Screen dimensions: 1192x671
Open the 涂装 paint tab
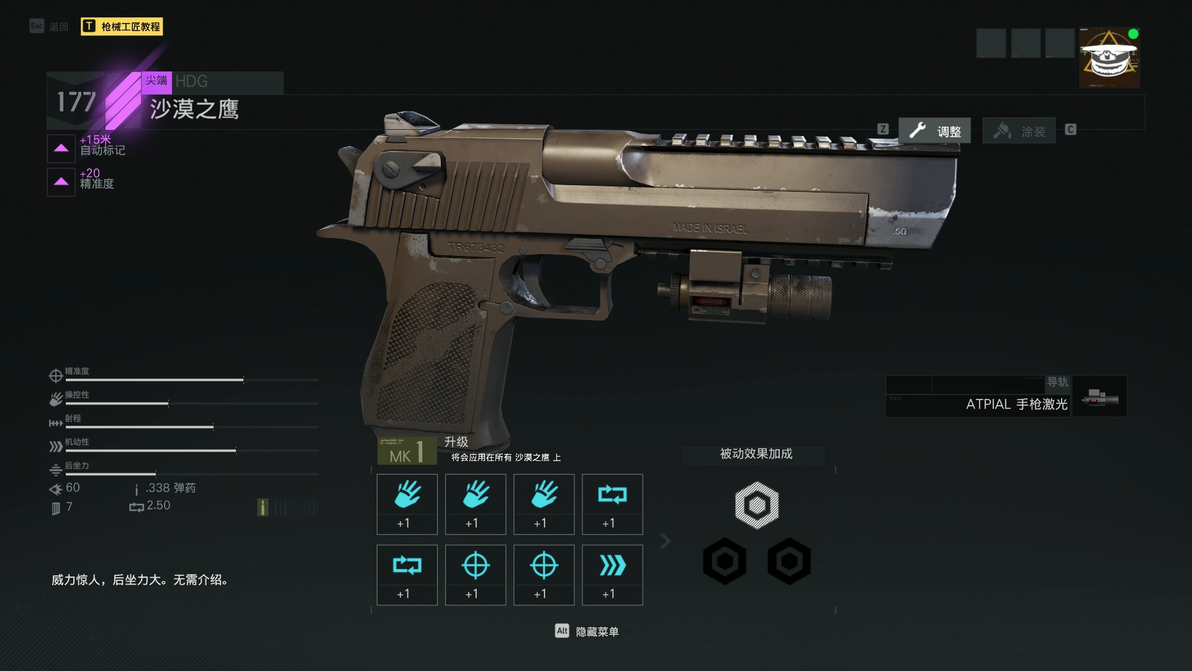click(1019, 131)
